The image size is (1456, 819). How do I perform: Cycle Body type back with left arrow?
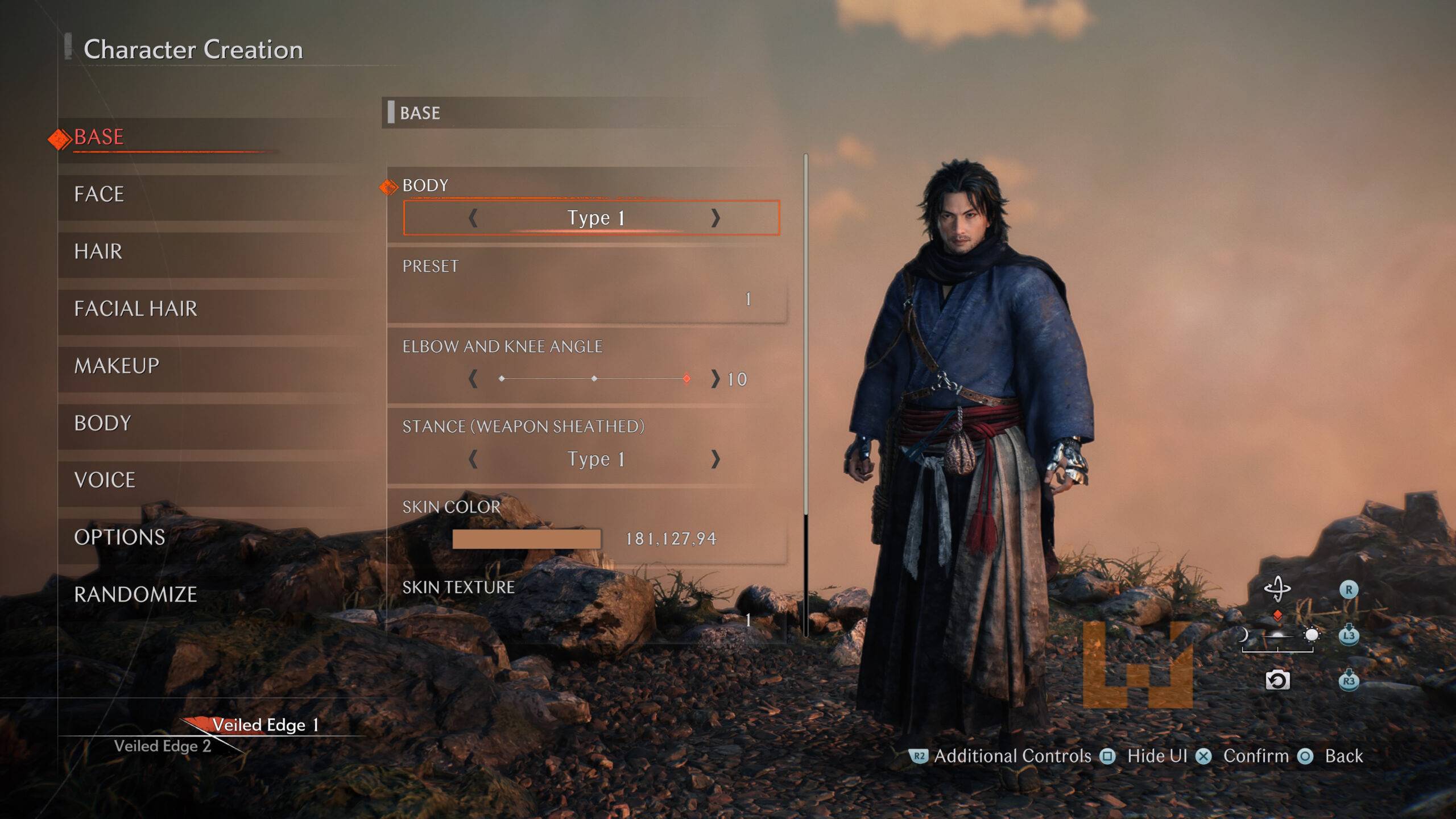point(473,218)
